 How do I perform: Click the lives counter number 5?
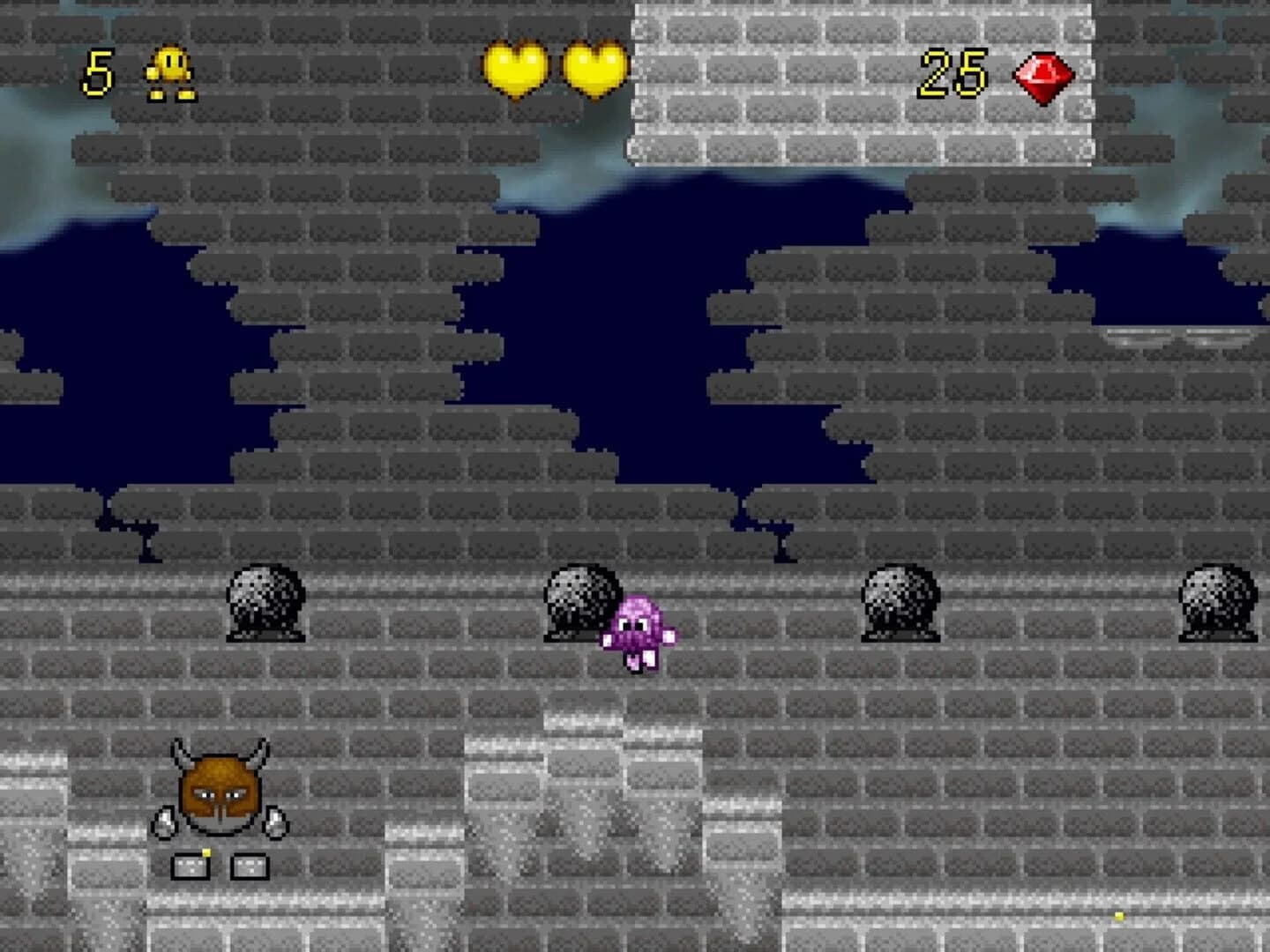(97, 71)
